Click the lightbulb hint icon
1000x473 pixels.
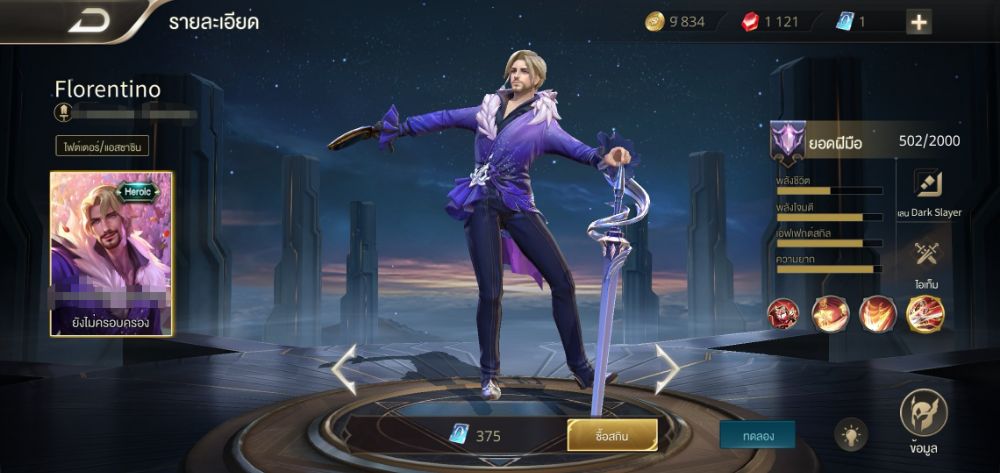click(851, 433)
